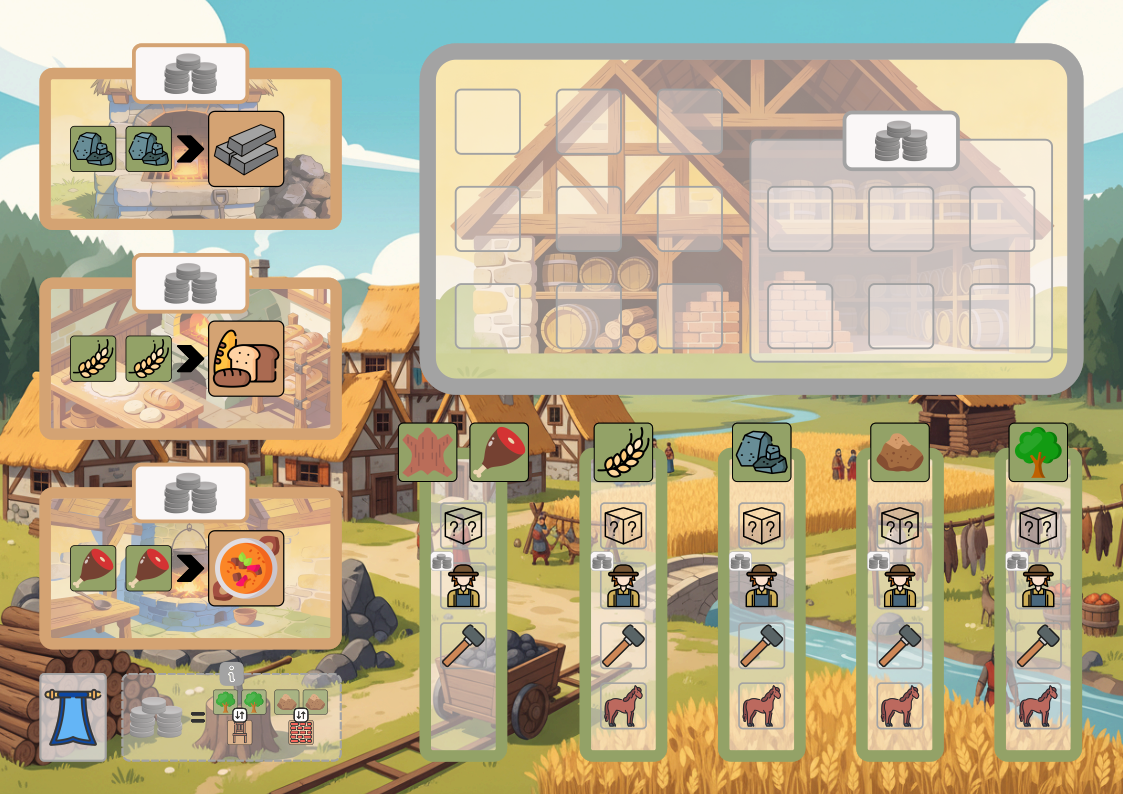Click the worker slot in the wheat column
Viewport: 1123px width, 794px height.
[x=623, y=586]
